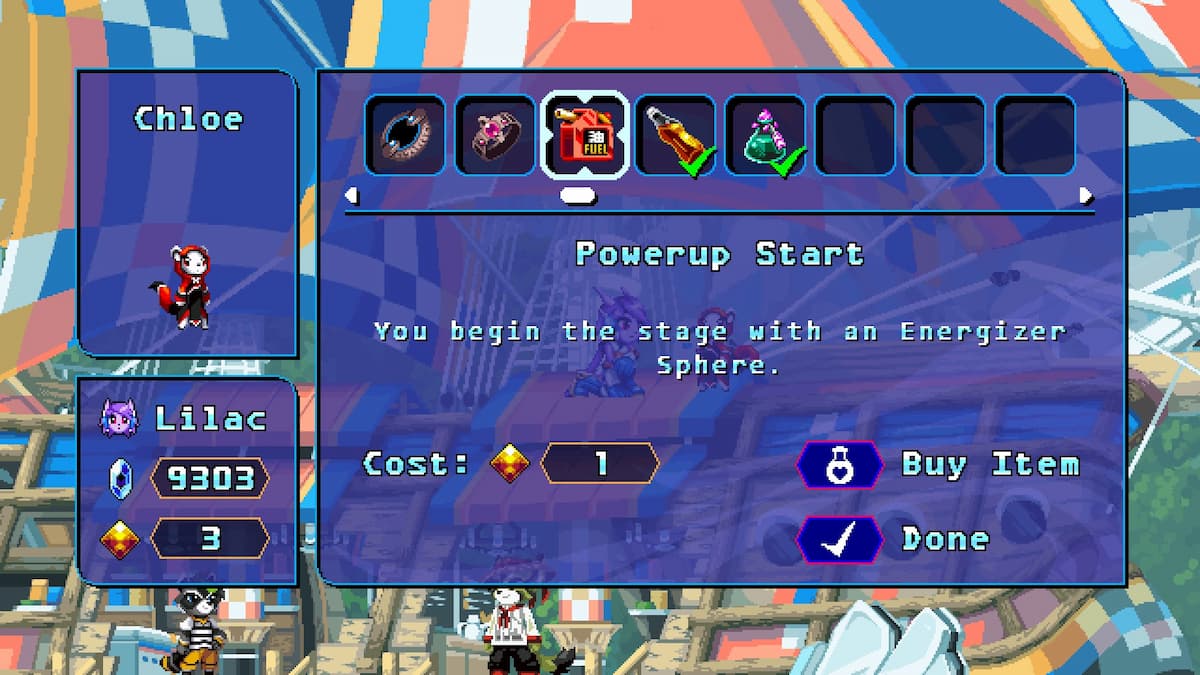The image size is (1200, 675).
Task: Click the item list scrollbar thumb
Action: [578, 195]
